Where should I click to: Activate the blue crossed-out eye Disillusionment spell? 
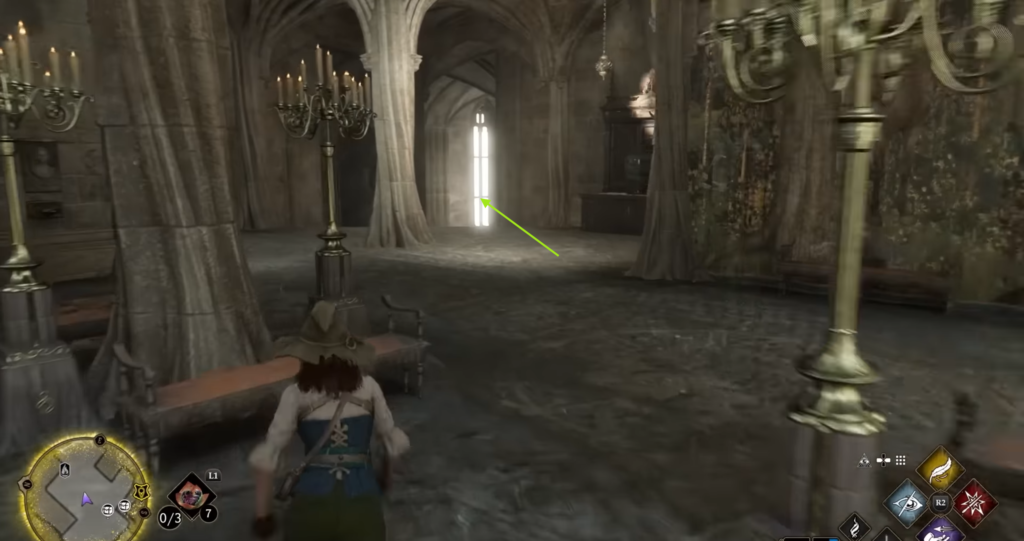pyautogui.click(x=907, y=501)
